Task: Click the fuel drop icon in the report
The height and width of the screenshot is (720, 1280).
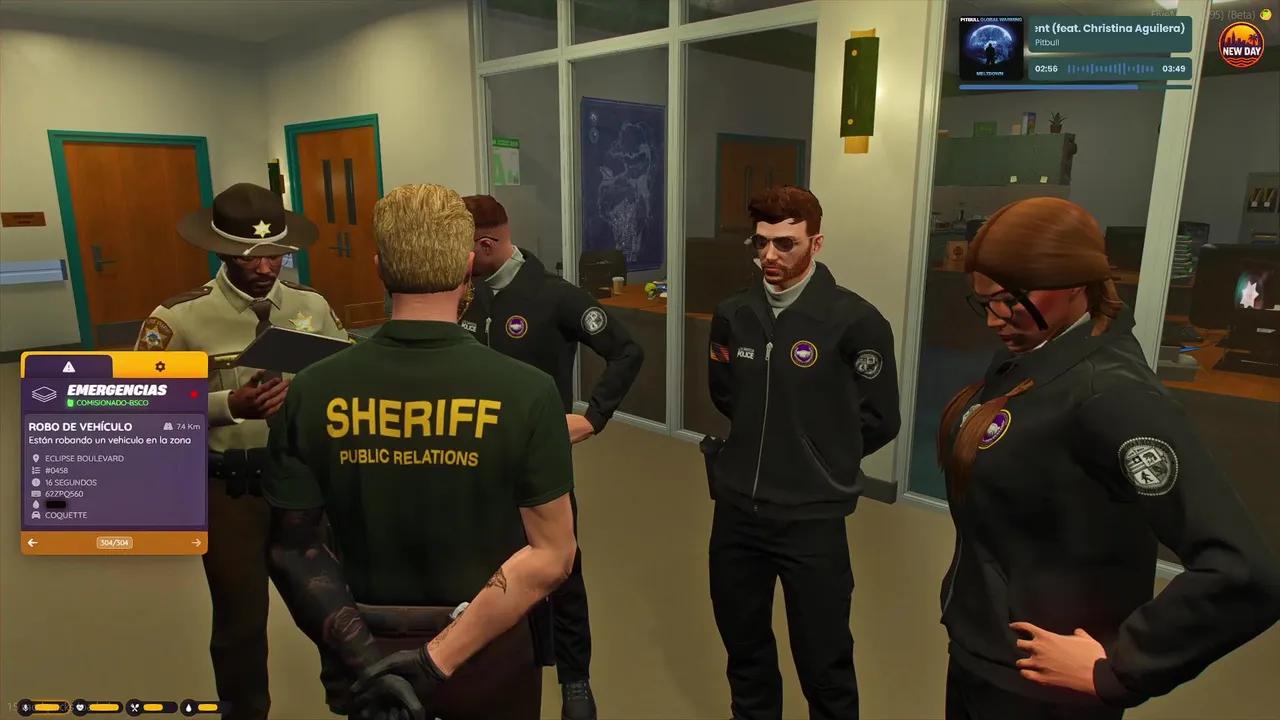Action: [36, 503]
